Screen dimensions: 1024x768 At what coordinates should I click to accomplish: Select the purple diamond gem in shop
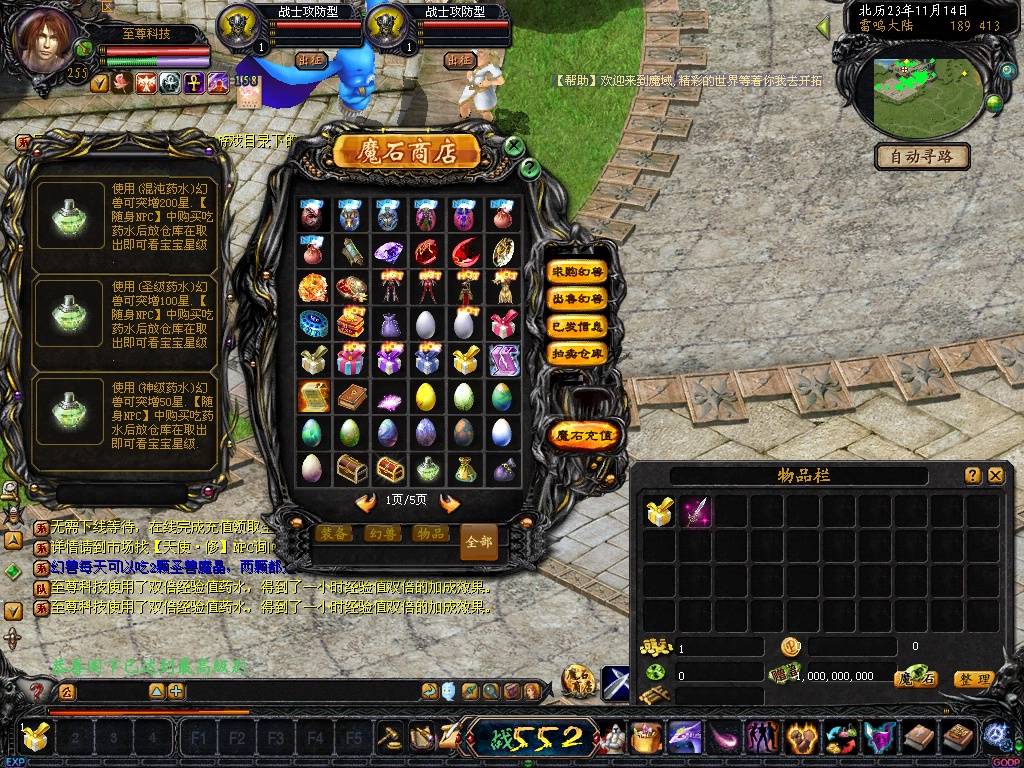pos(387,252)
